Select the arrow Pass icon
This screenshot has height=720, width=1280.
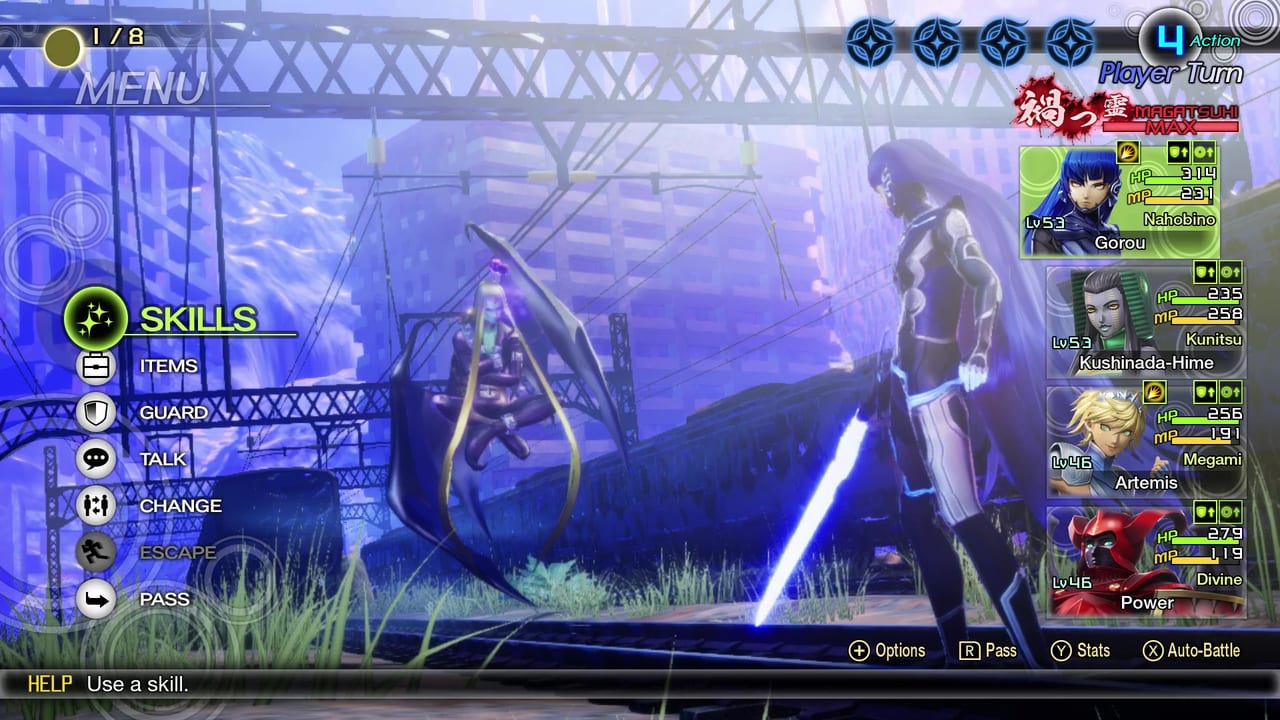click(x=96, y=599)
